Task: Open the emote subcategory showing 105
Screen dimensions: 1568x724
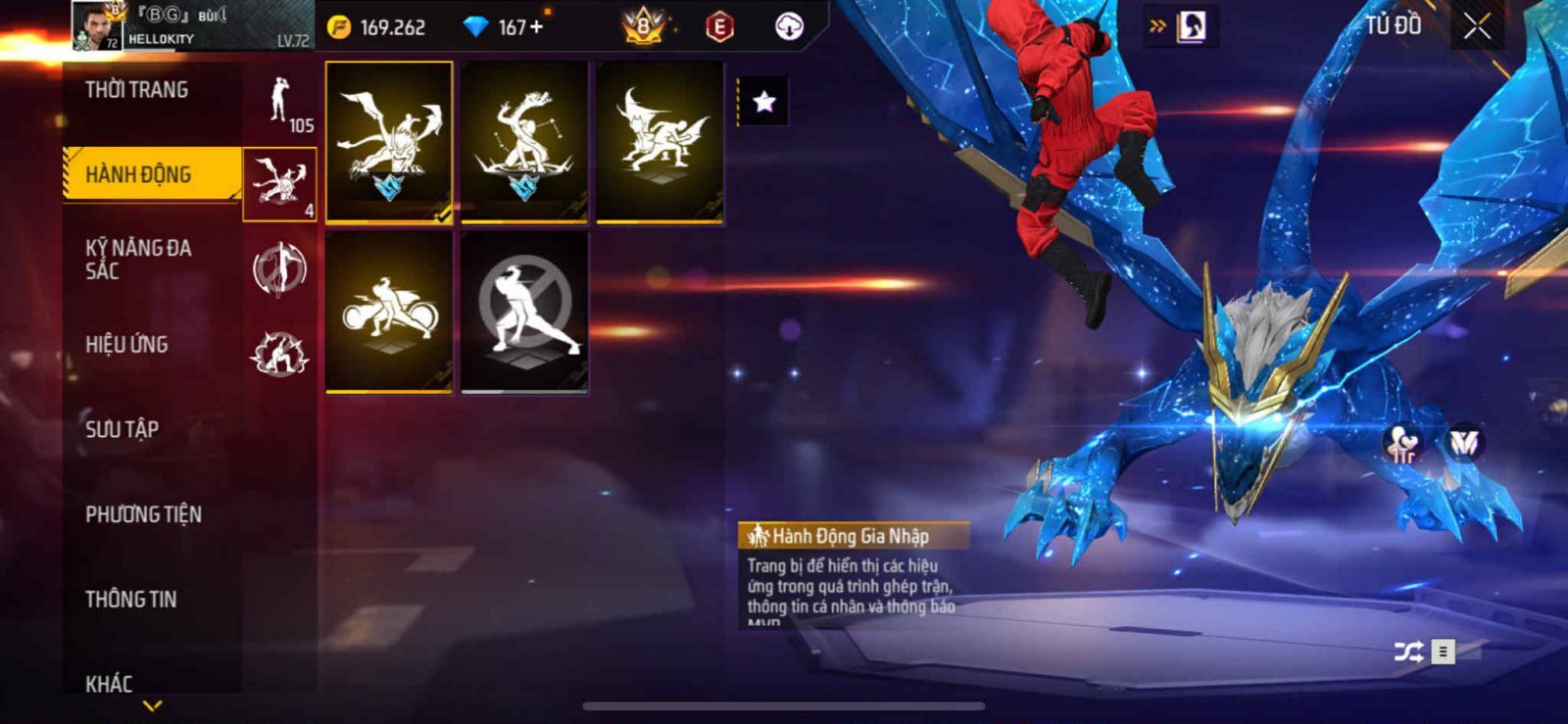Action: pyautogui.click(x=280, y=103)
